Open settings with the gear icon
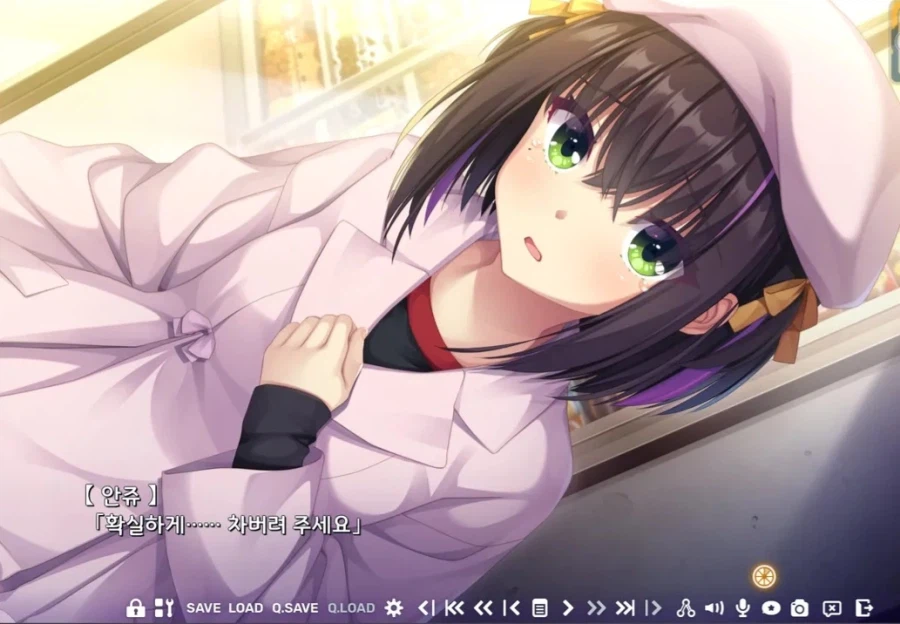This screenshot has width=900, height=624. click(x=394, y=608)
